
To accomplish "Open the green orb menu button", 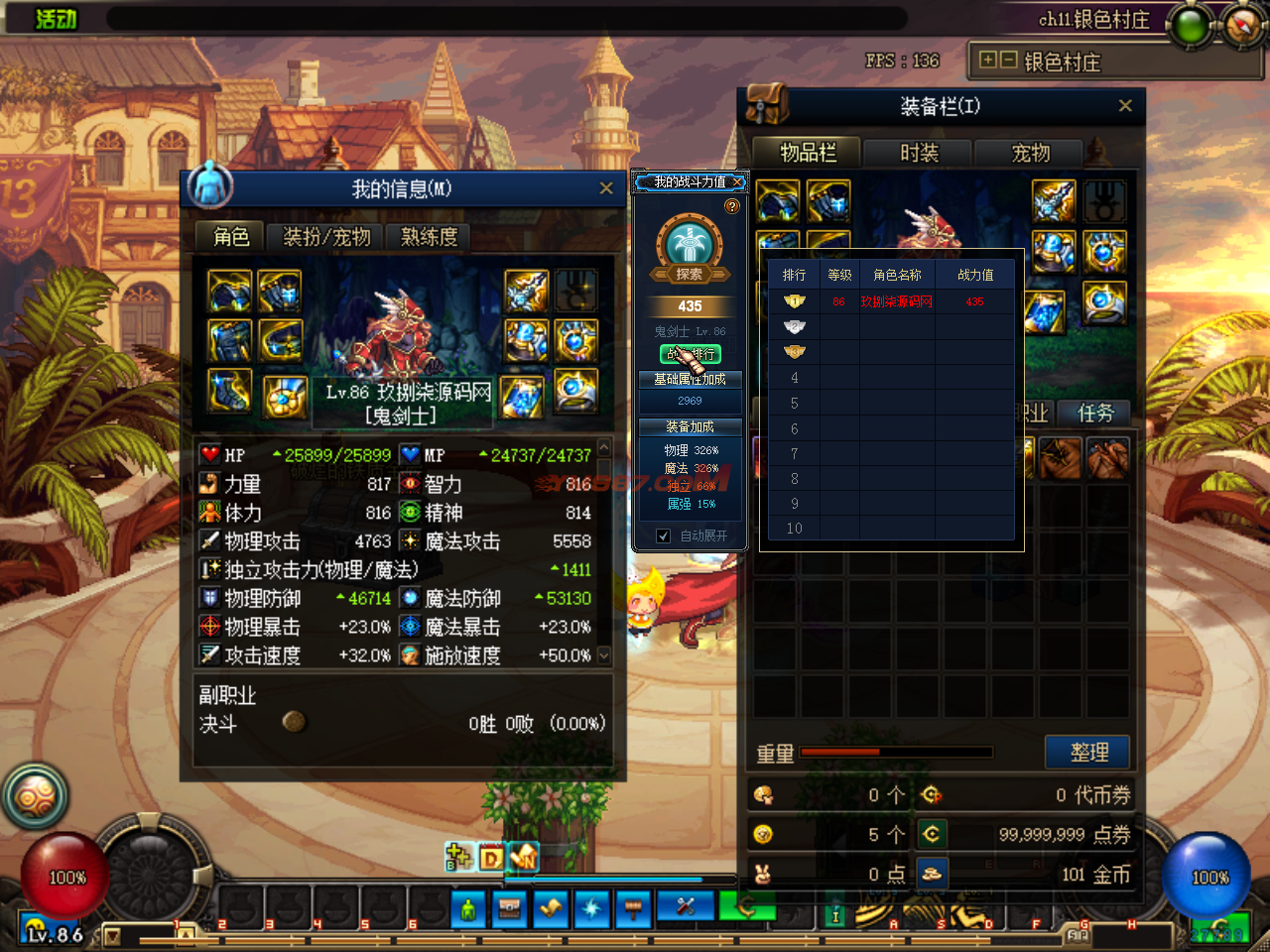I will click(1191, 25).
